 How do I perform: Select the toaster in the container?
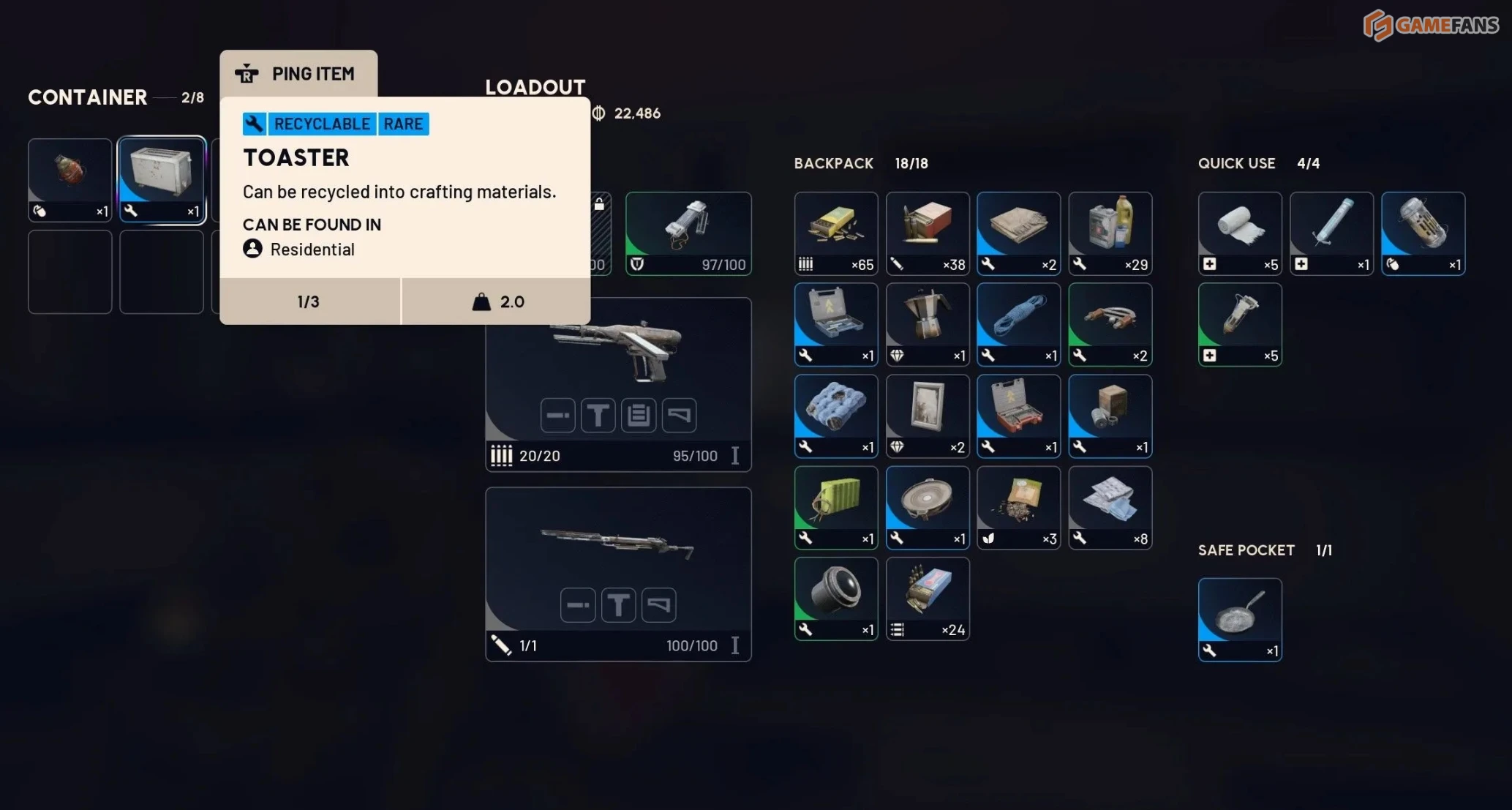[162, 179]
